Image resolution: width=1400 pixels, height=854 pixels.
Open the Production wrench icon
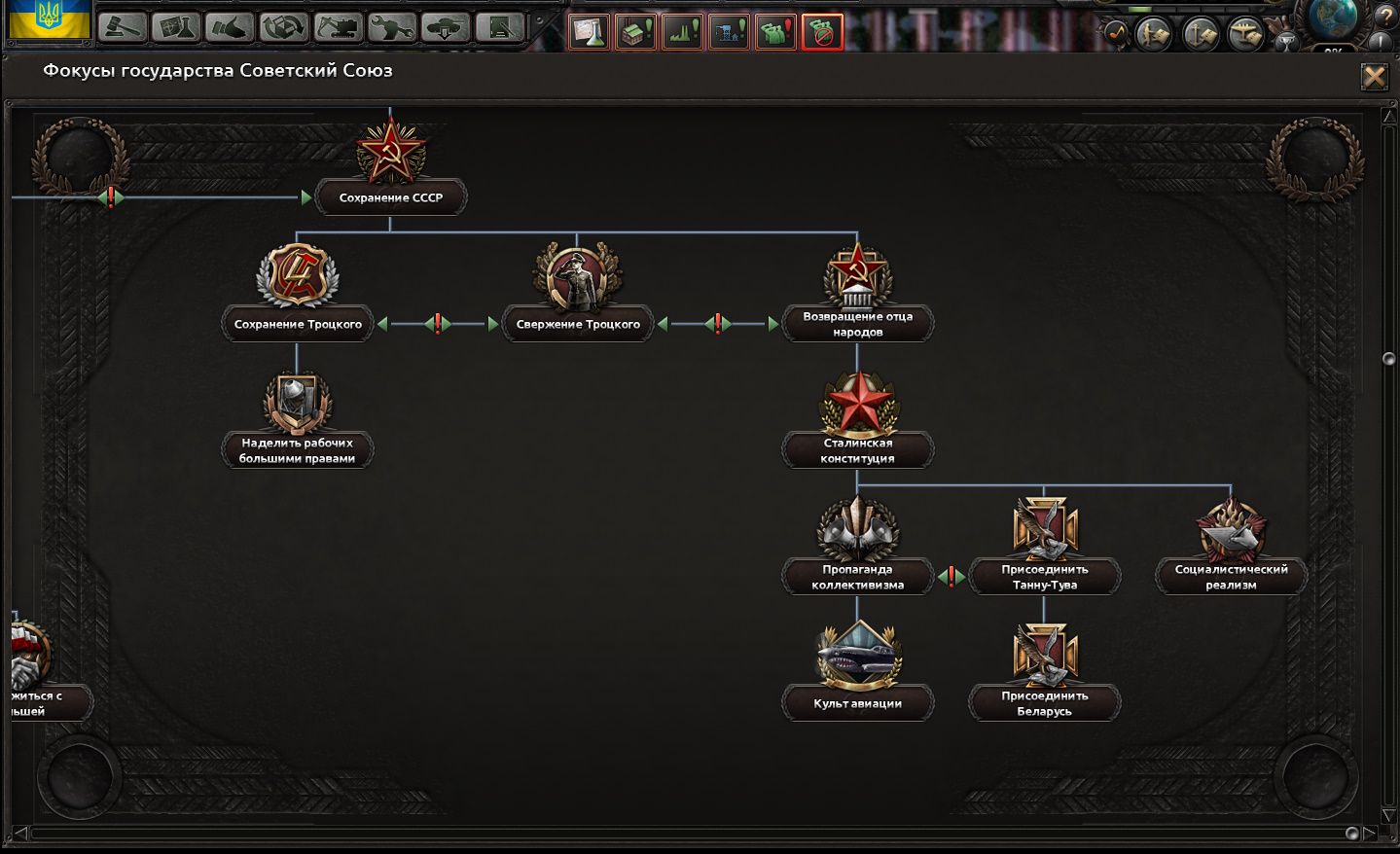click(x=390, y=28)
